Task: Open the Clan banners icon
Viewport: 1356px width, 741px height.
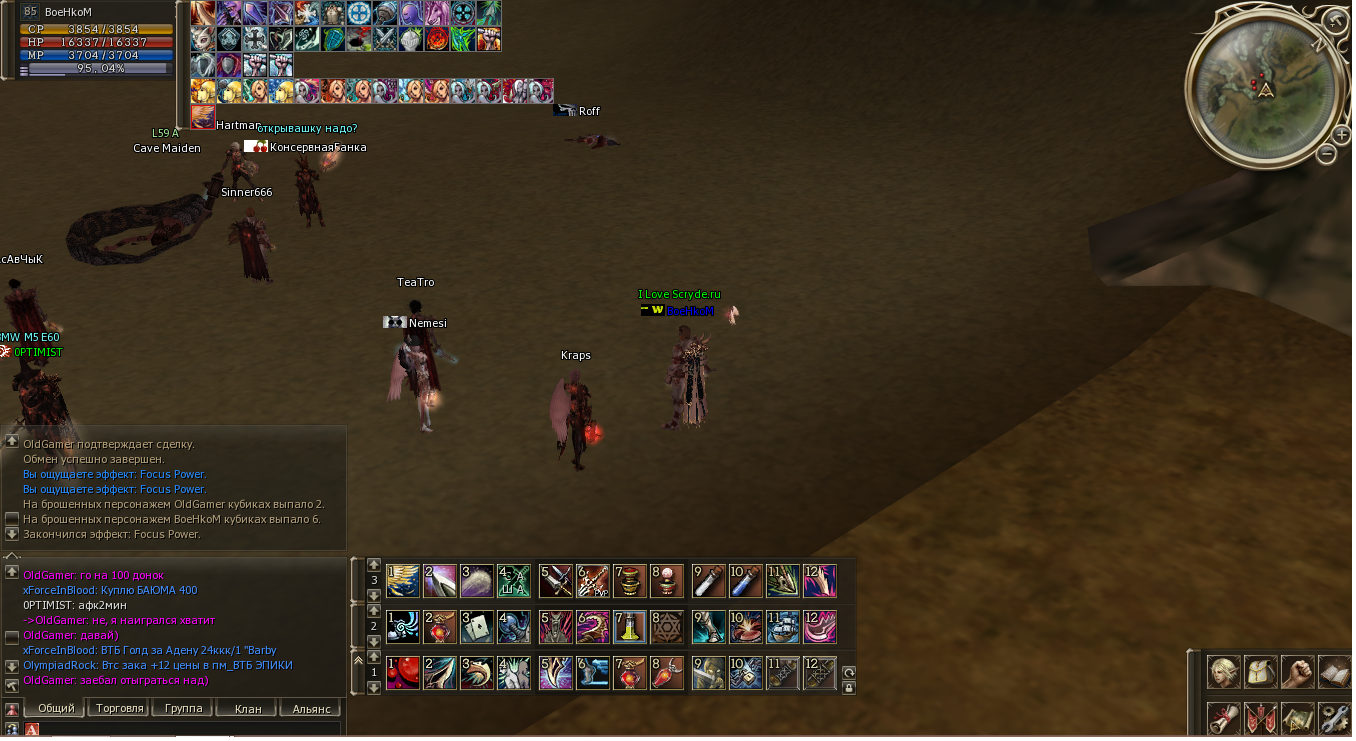Action: 1261,718
